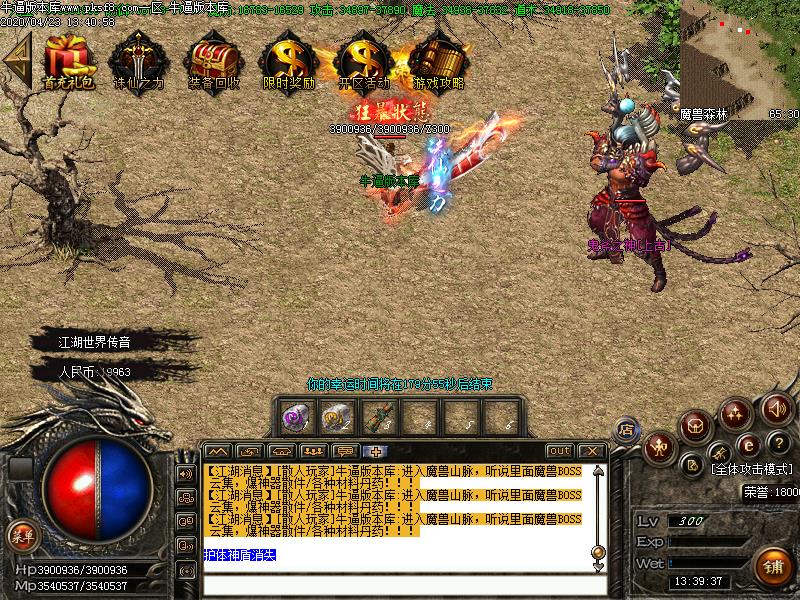Use the gold scroll in hotbar slot 2

click(337, 415)
